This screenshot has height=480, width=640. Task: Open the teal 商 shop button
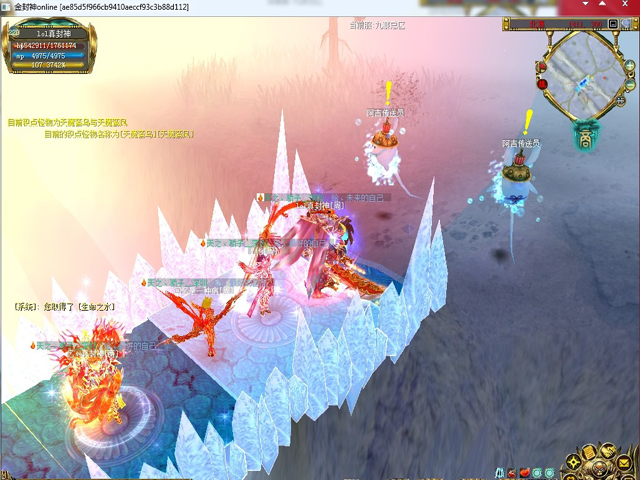pyautogui.click(x=586, y=137)
